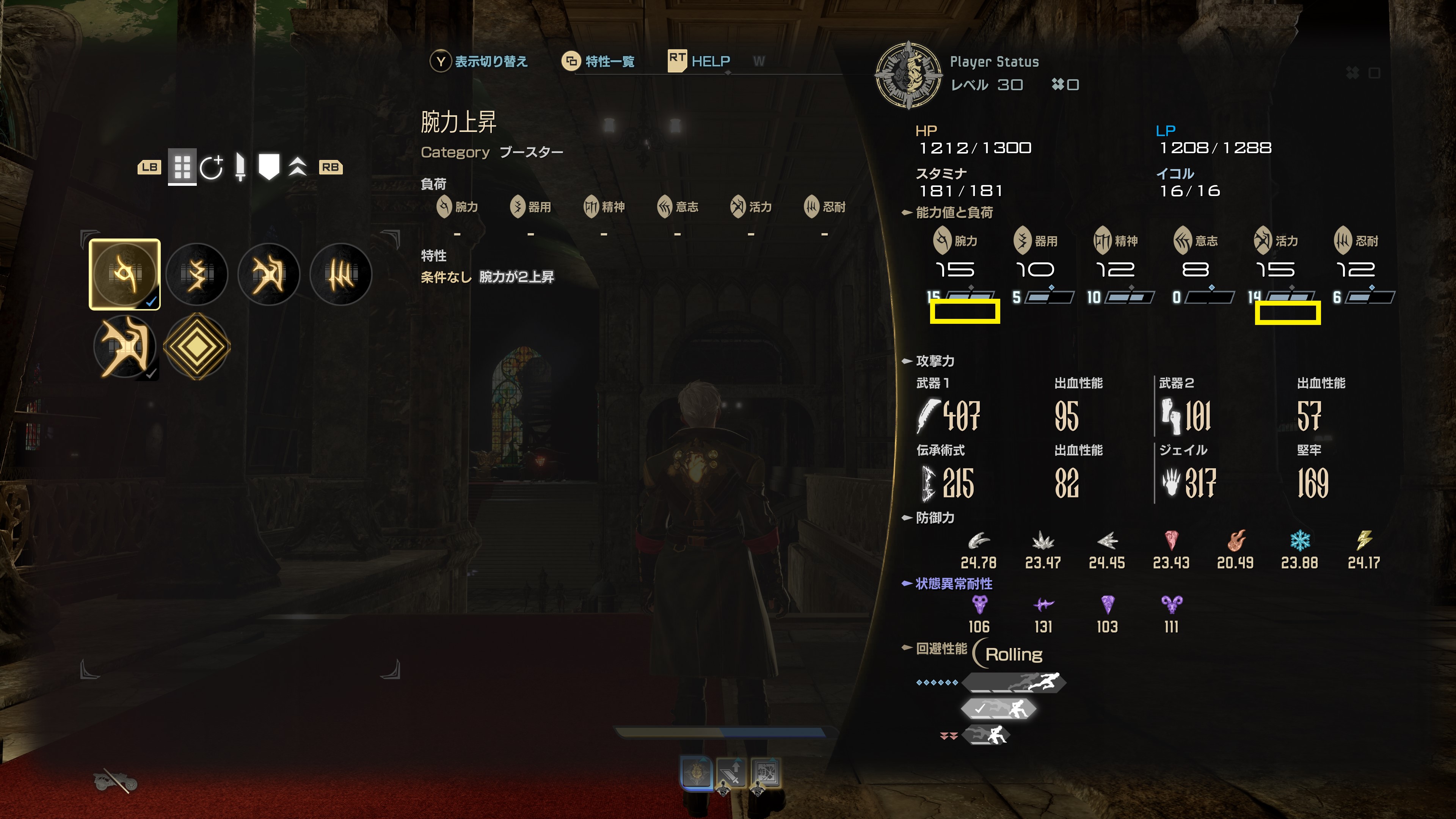This screenshot has width=1456, height=819.
Task: Toggle the 表示切り替え display switch
Action: (x=479, y=61)
